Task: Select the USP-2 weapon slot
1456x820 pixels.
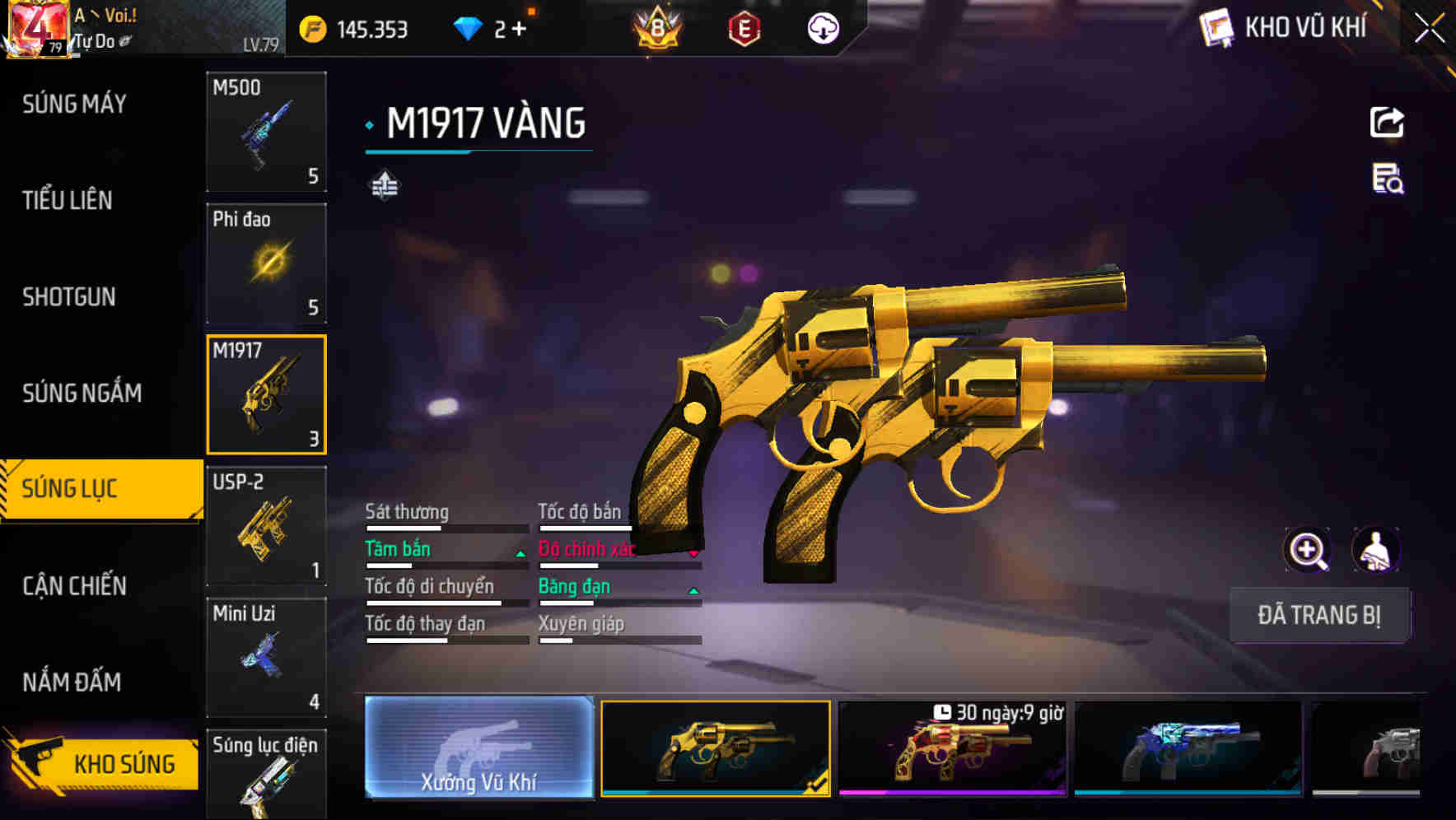Action: coord(266,526)
